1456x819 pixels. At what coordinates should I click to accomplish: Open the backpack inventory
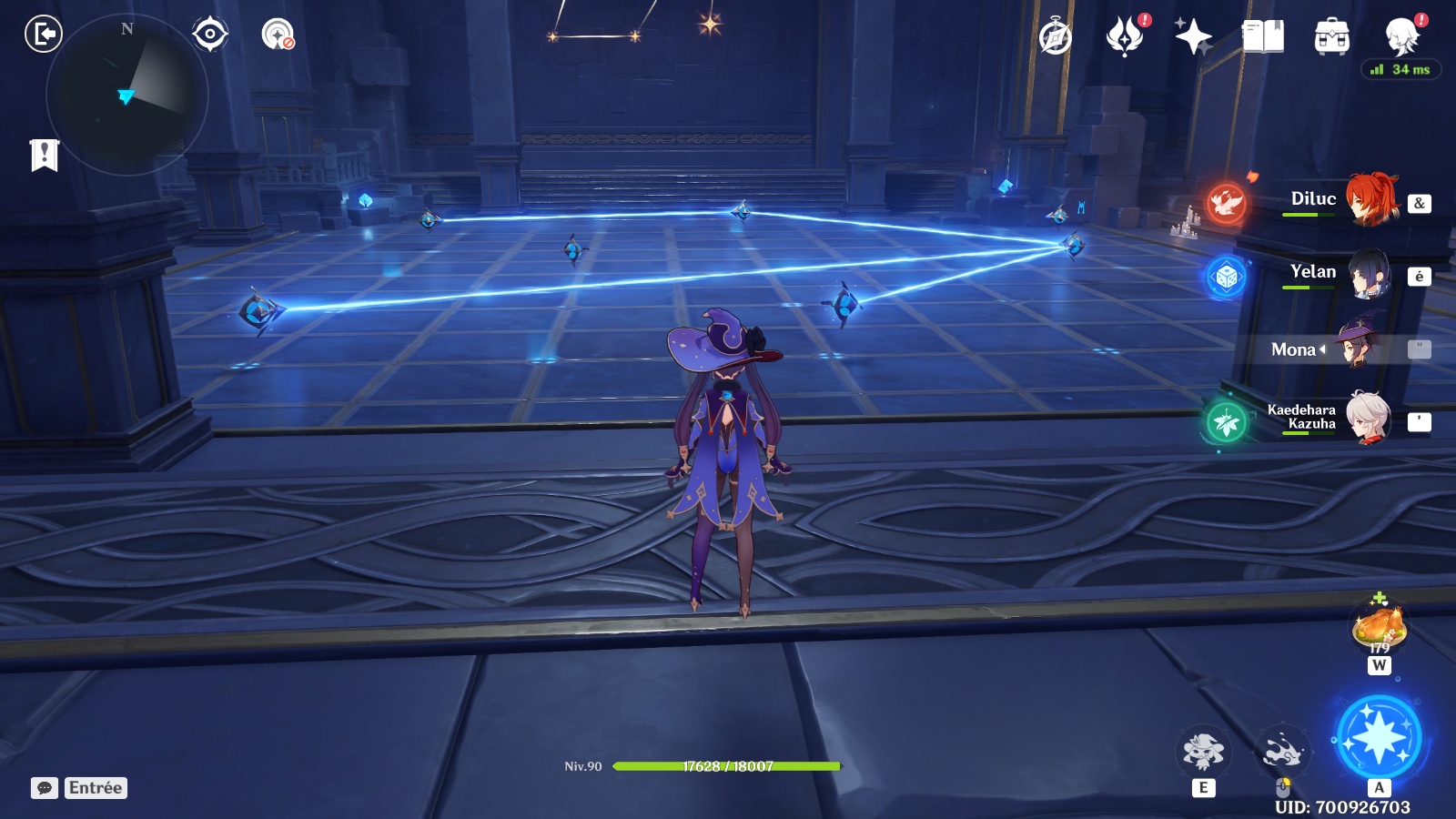1331,37
